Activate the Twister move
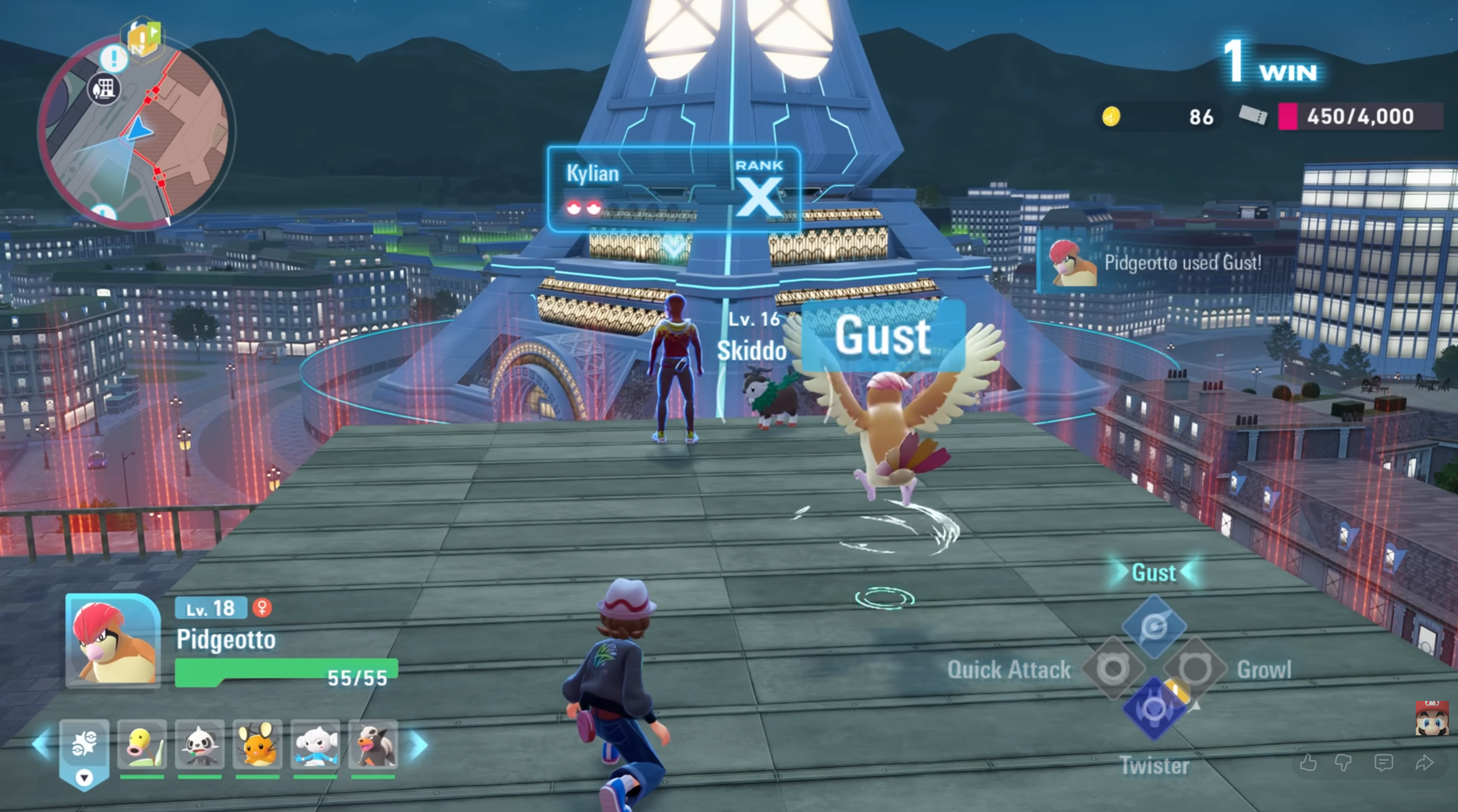 pos(1154,710)
